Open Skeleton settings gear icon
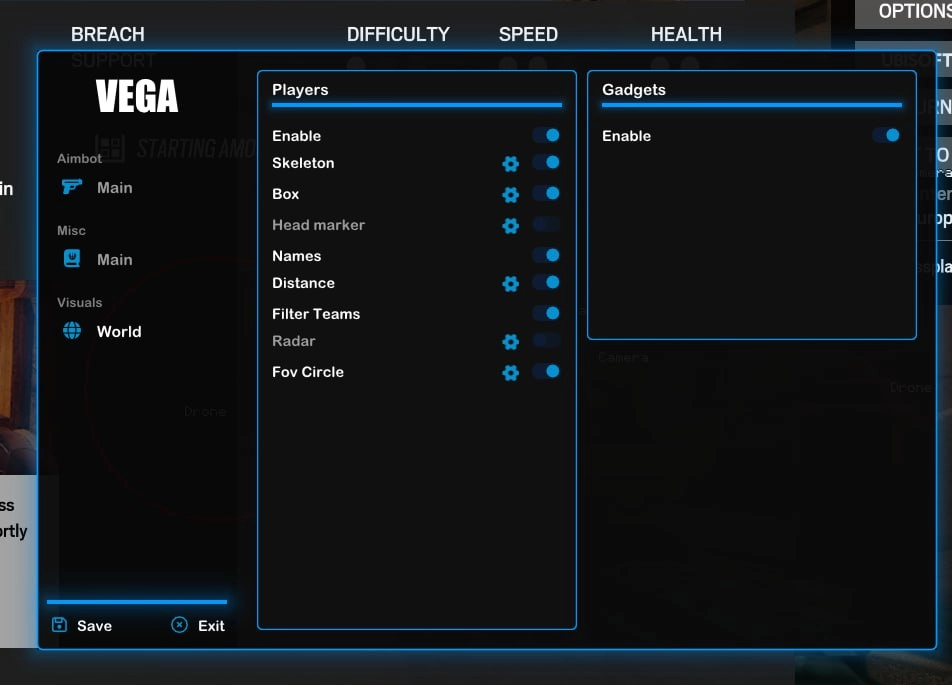The width and height of the screenshot is (952, 685). (x=511, y=164)
